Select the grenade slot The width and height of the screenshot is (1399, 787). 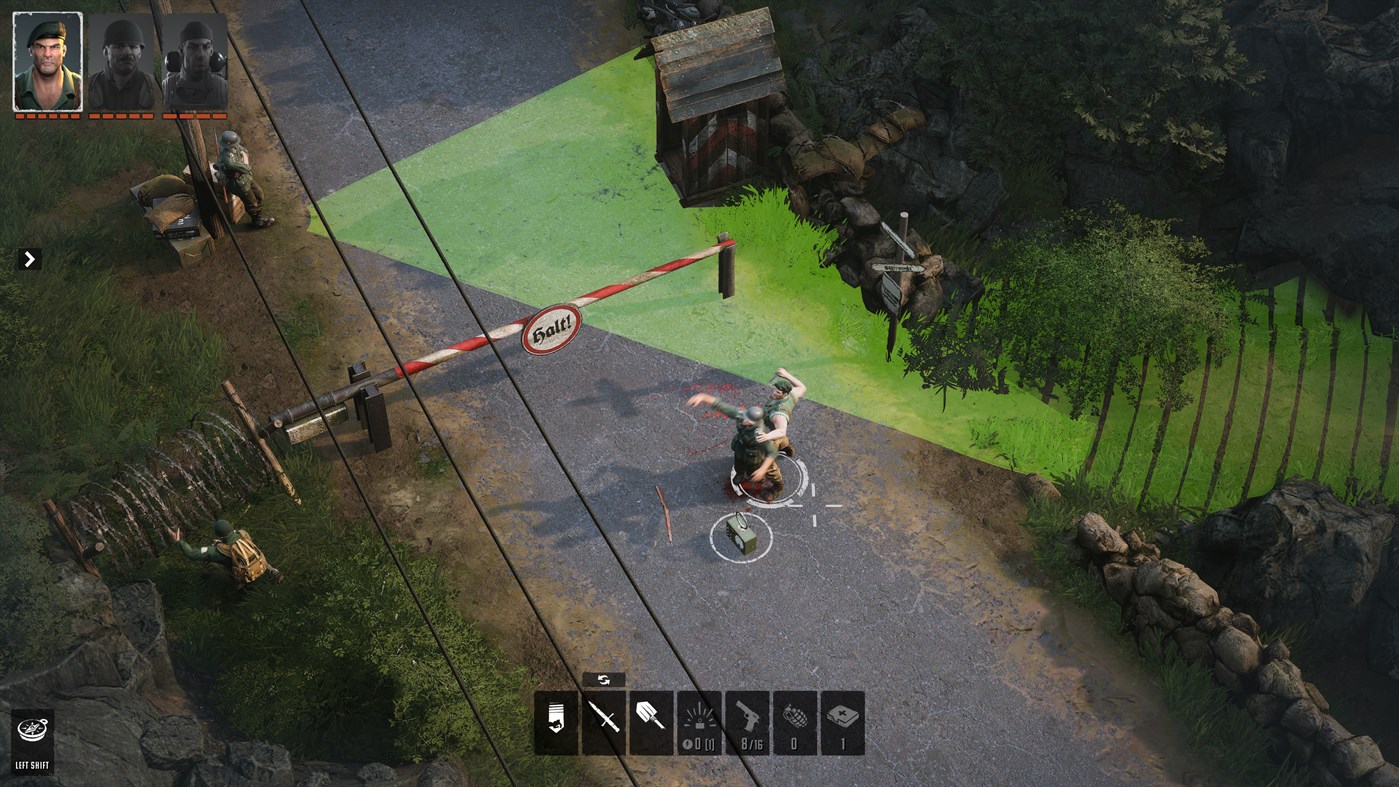[x=793, y=715]
